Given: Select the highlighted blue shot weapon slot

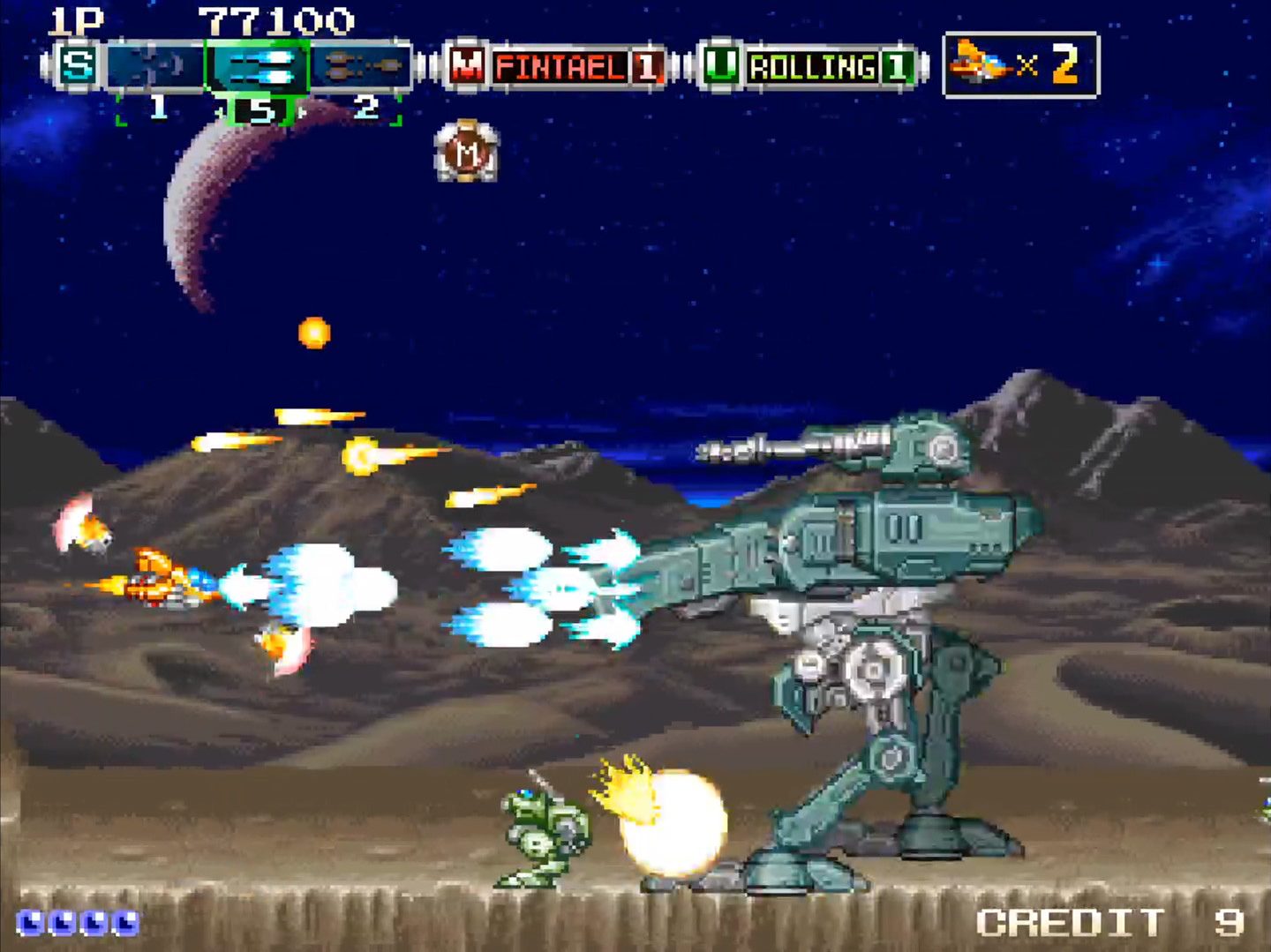Looking at the screenshot, I should click(x=258, y=66).
